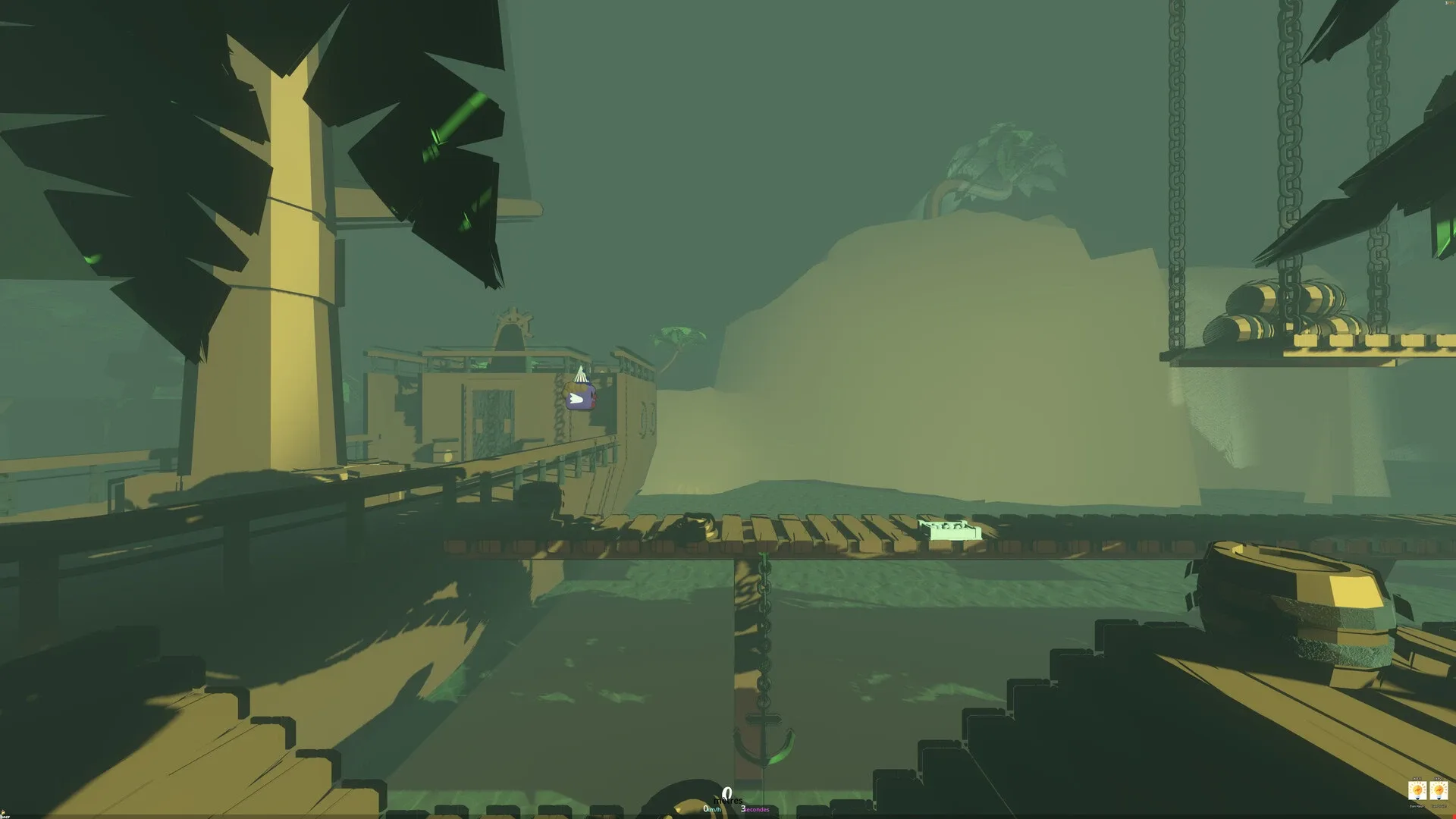Image resolution: width=1456 pixels, height=819 pixels.
Task: Select the second x02 lightbulb item icon
Action: (1439, 790)
